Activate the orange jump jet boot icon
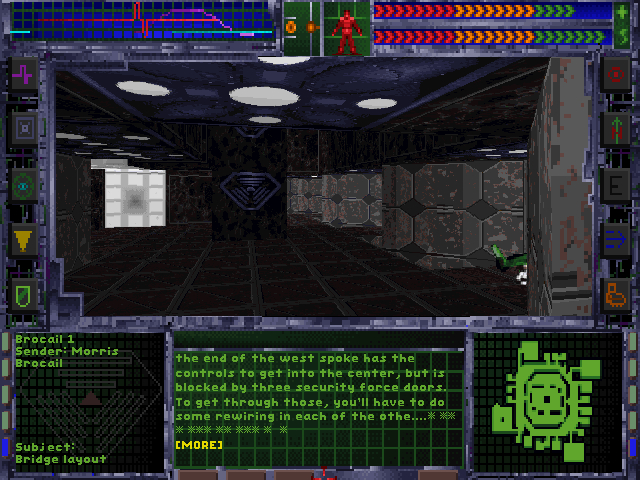The width and height of the screenshot is (640, 480). (615, 294)
